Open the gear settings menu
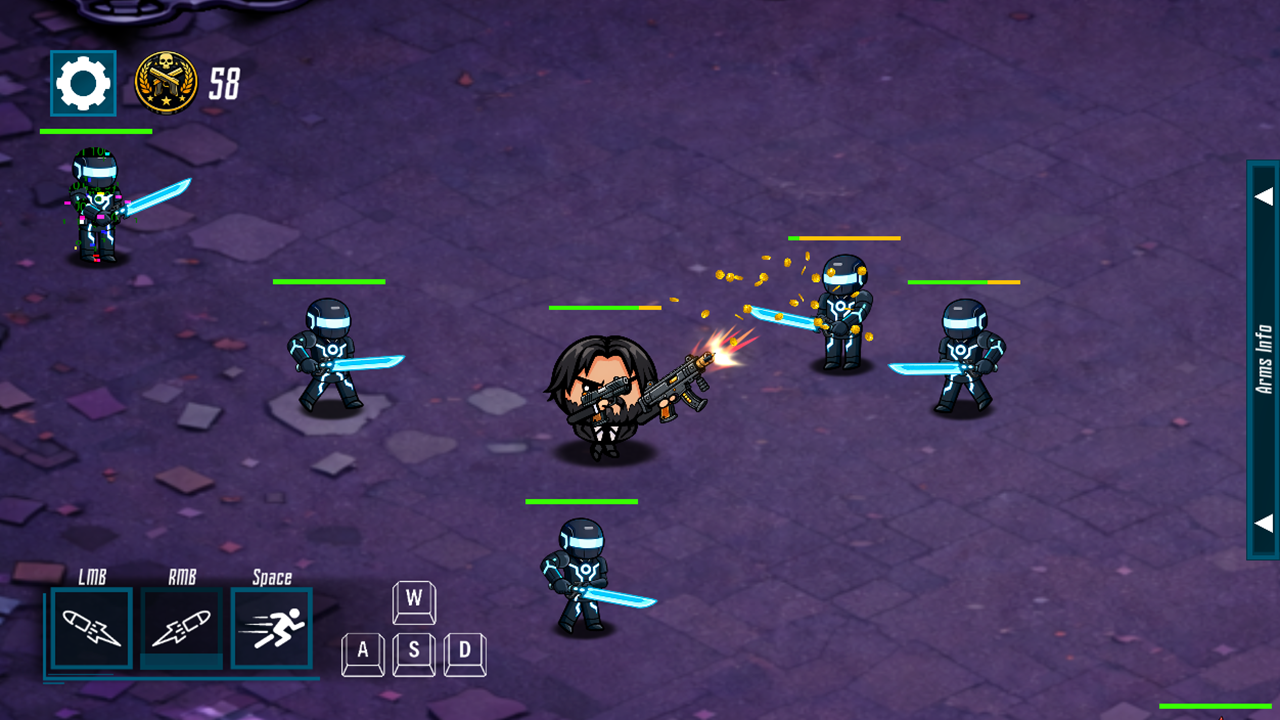This screenshot has width=1280, height=720. [x=83, y=83]
